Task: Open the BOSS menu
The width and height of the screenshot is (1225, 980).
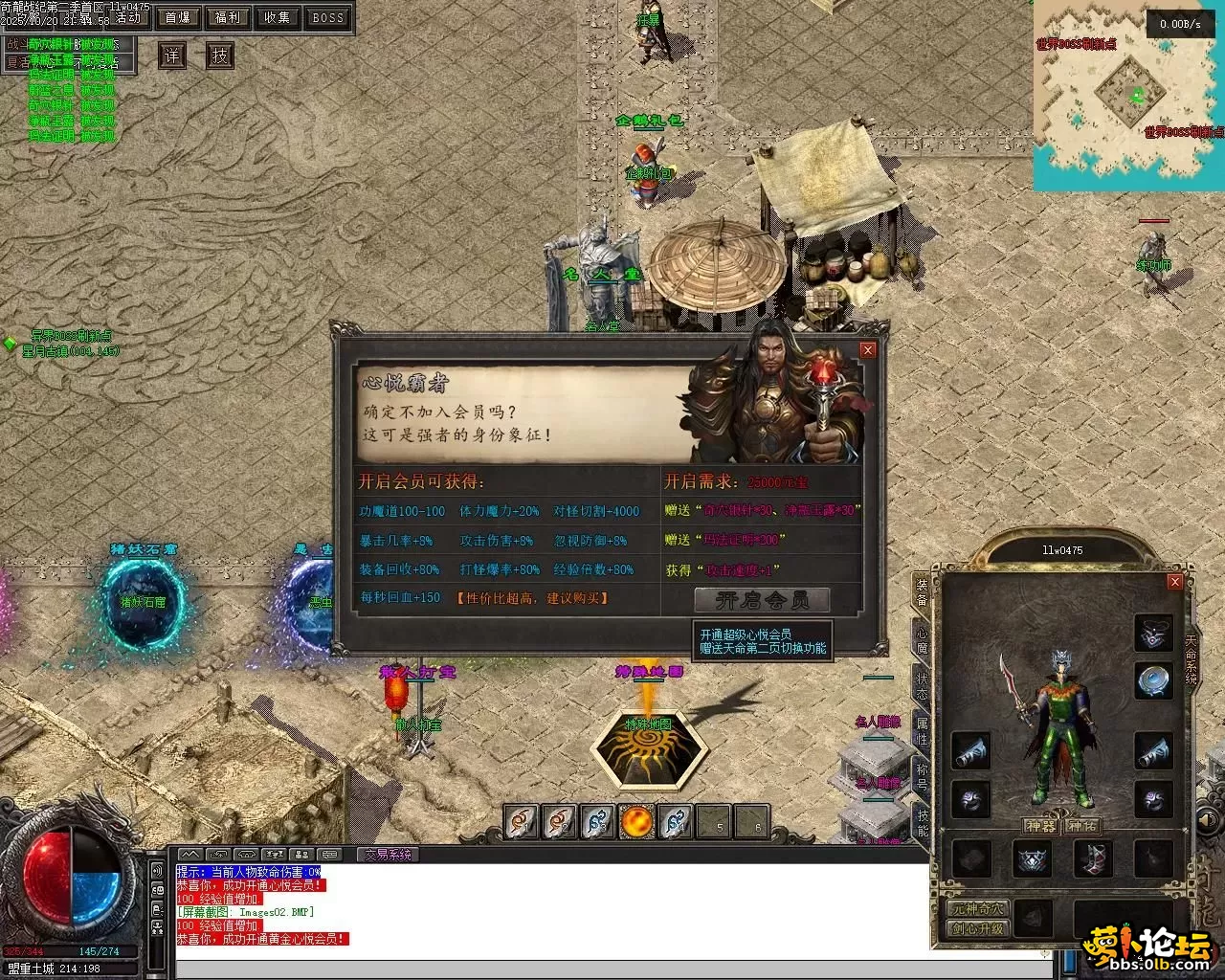Action: point(327,17)
